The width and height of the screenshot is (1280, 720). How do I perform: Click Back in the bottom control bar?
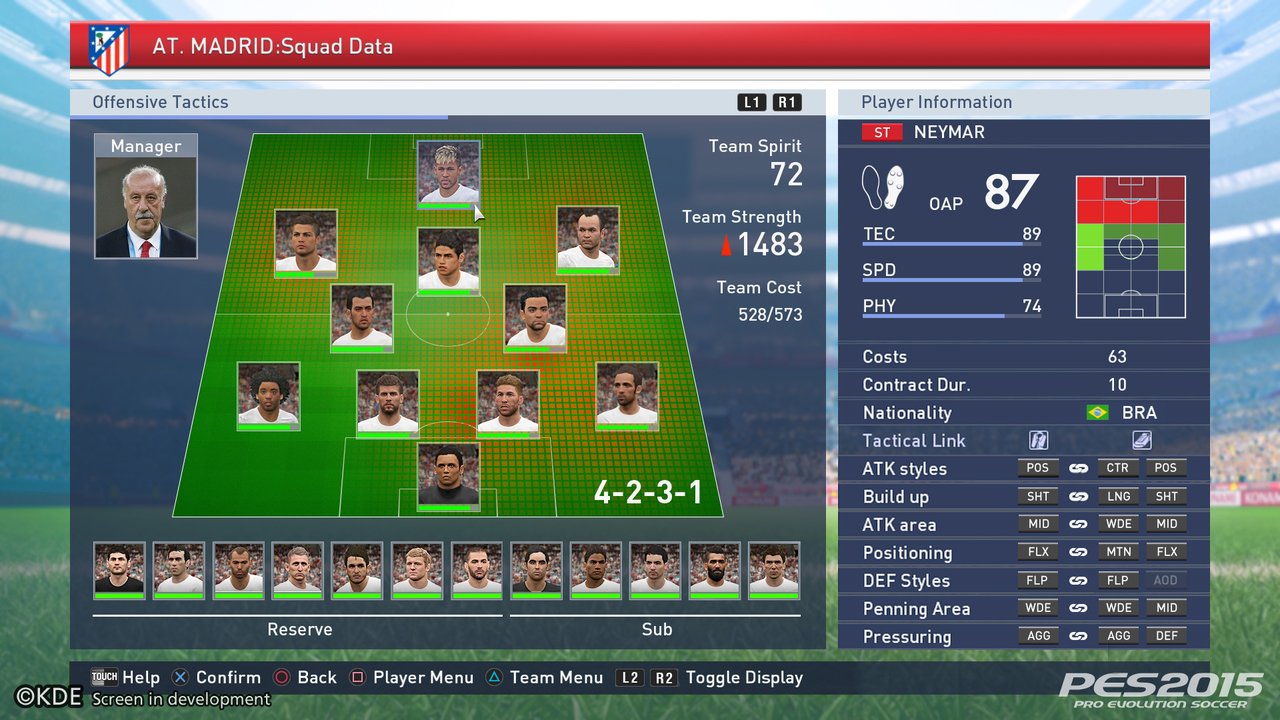[x=304, y=677]
